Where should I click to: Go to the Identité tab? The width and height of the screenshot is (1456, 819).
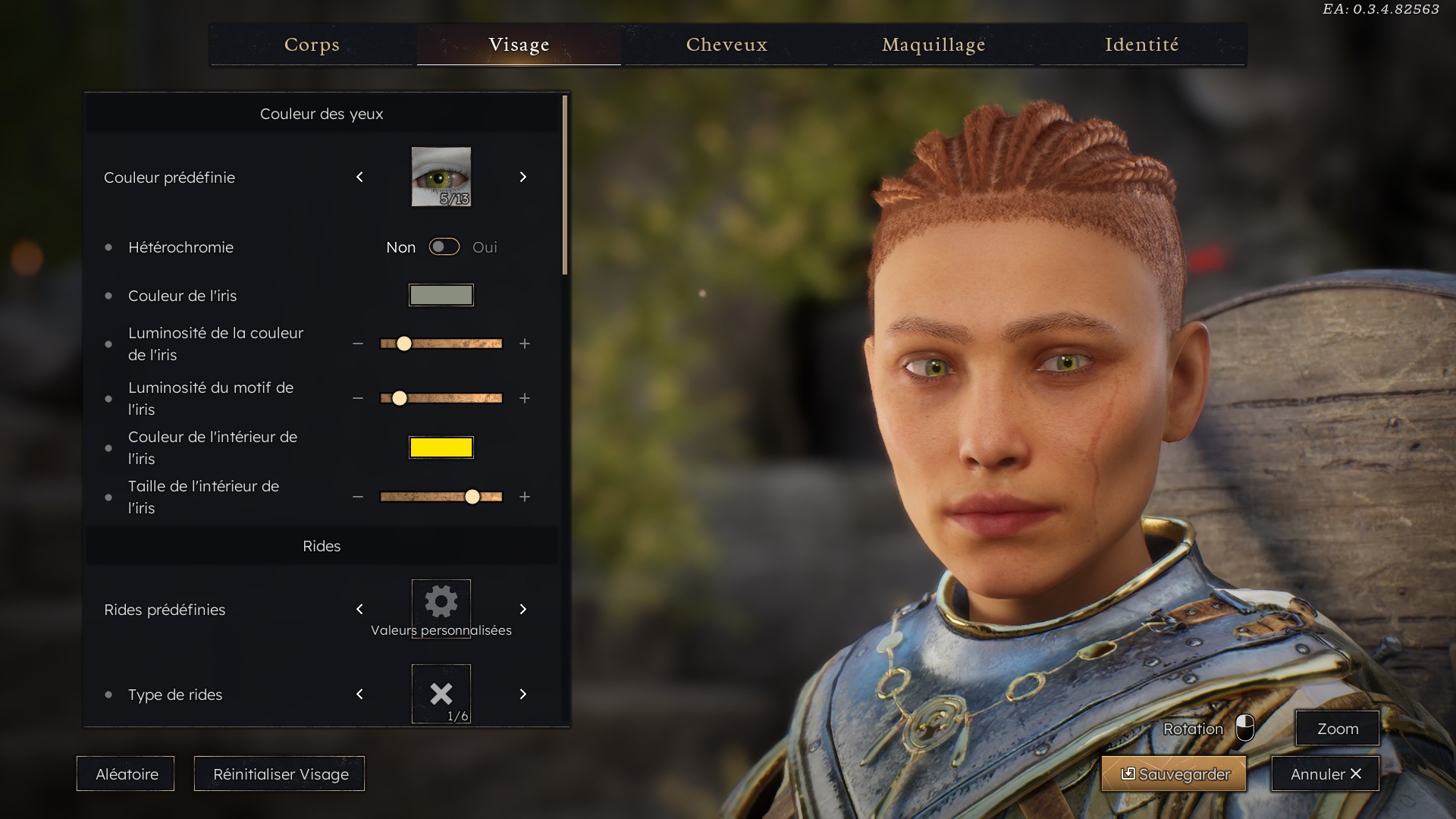click(1141, 45)
